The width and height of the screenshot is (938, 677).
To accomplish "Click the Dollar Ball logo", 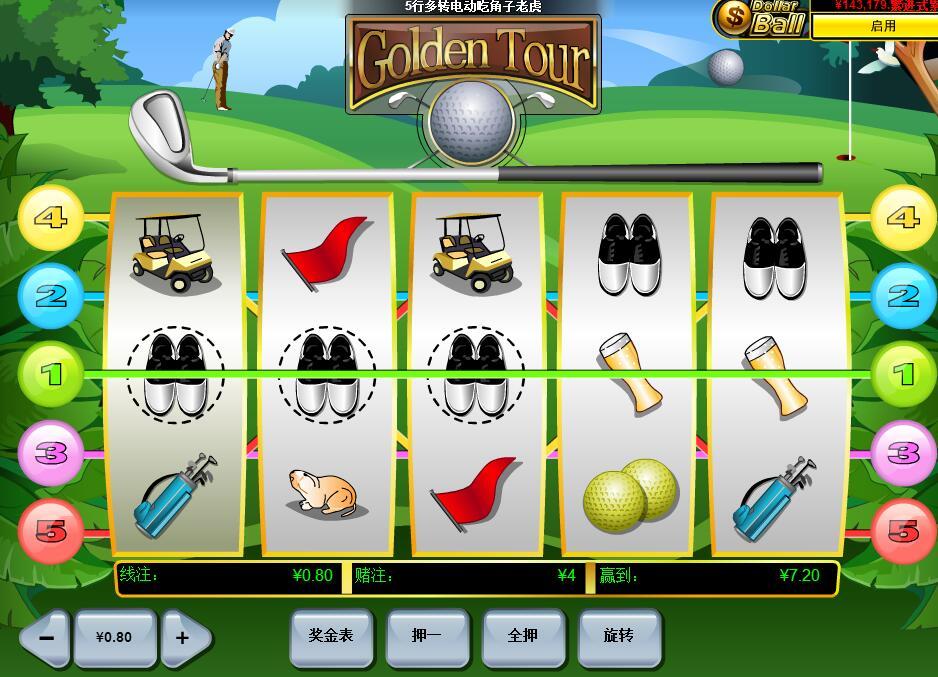I will (x=760, y=18).
